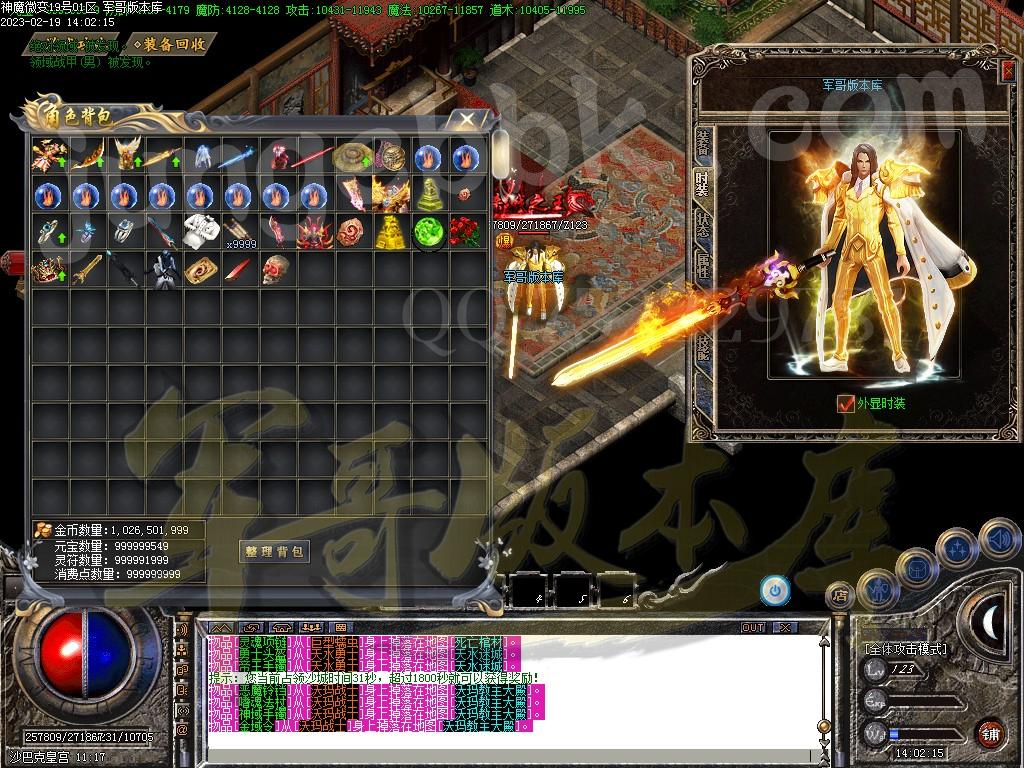
Task: Click the 整理背包 sort bag button
Action: pyautogui.click(x=274, y=551)
